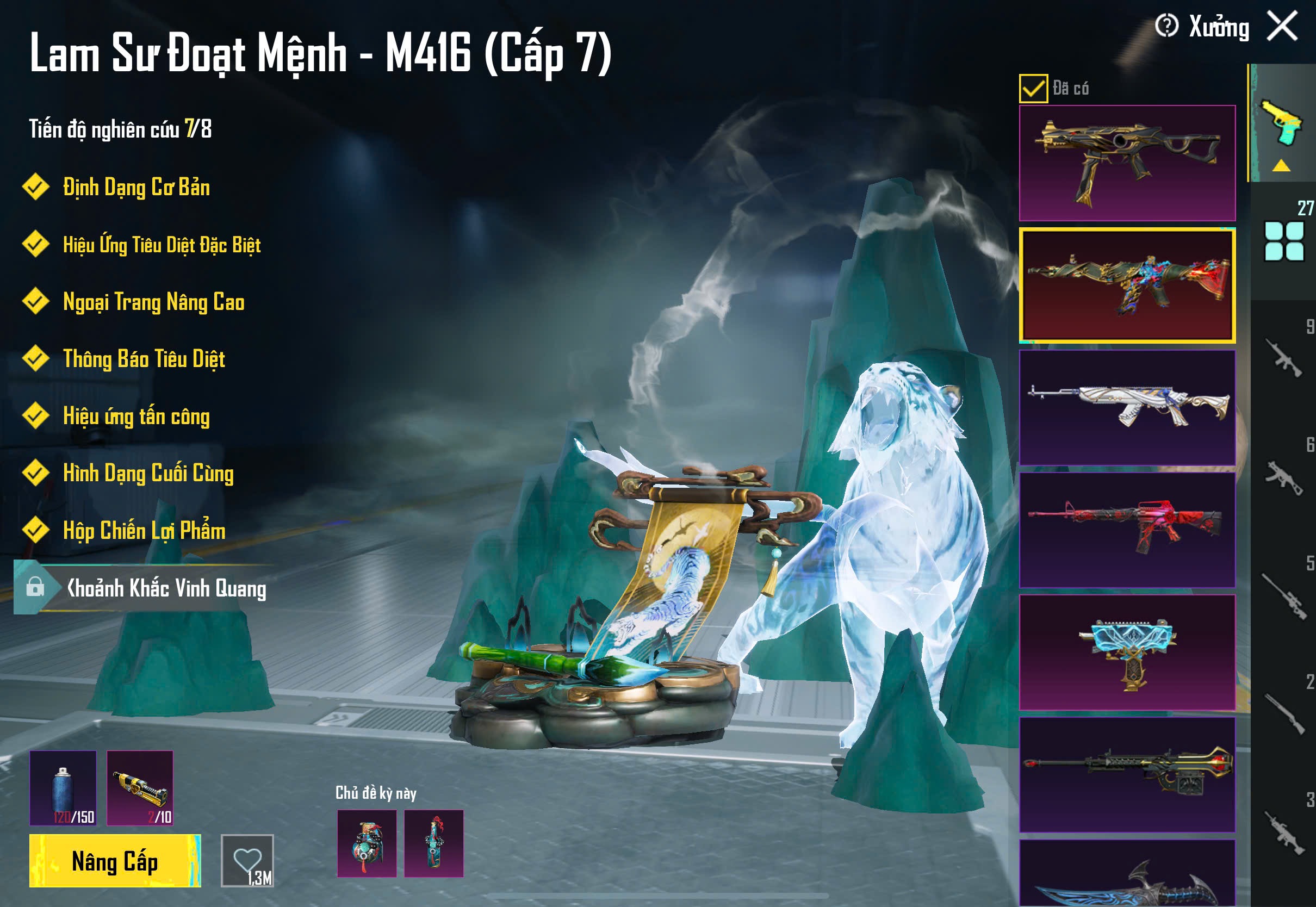Image resolution: width=1316 pixels, height=907 pixels.
Task: View the themed grenade skin item
Action: coord(367,843)
